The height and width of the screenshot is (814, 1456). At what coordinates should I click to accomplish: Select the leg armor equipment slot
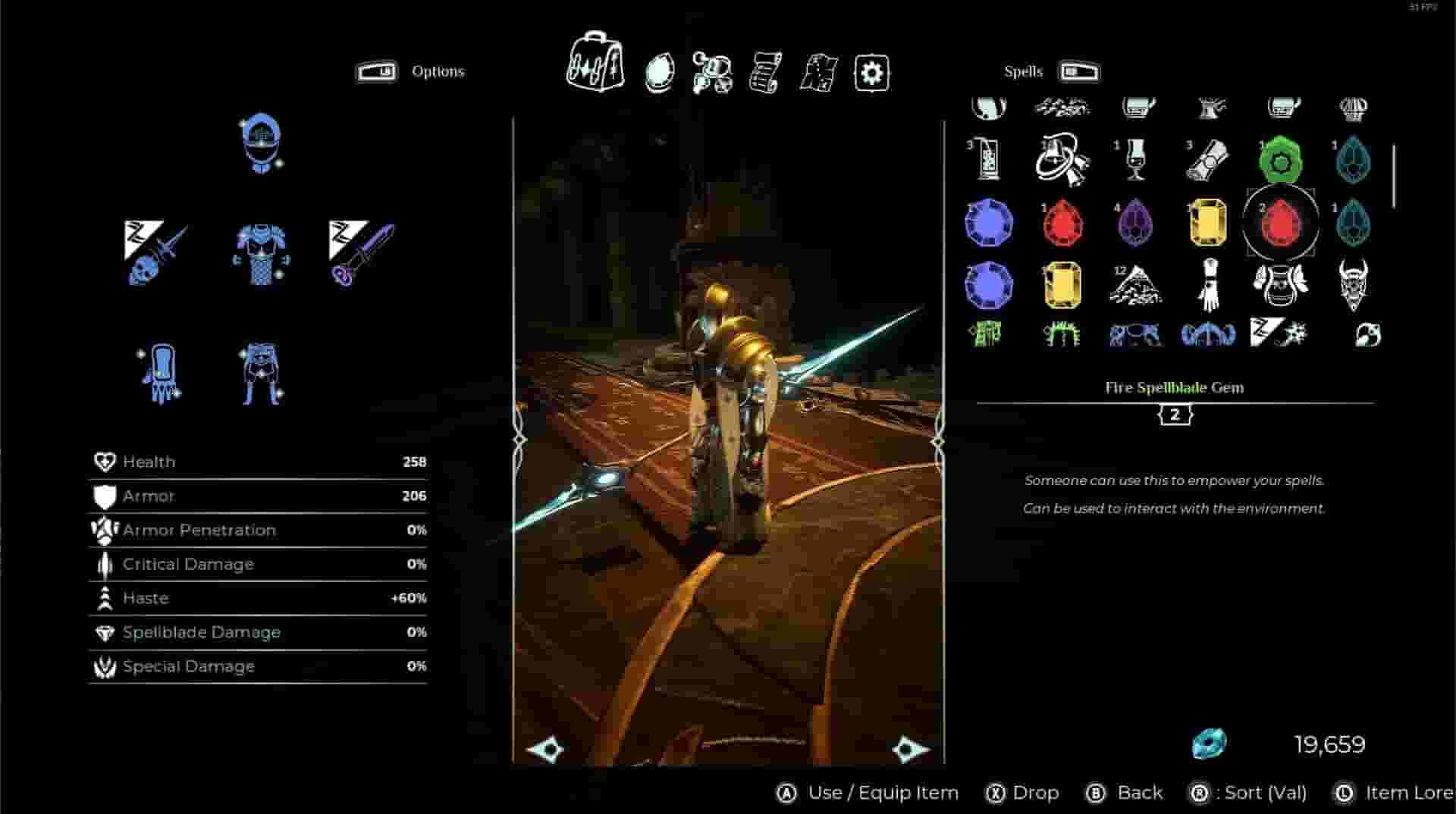point(262,371)
